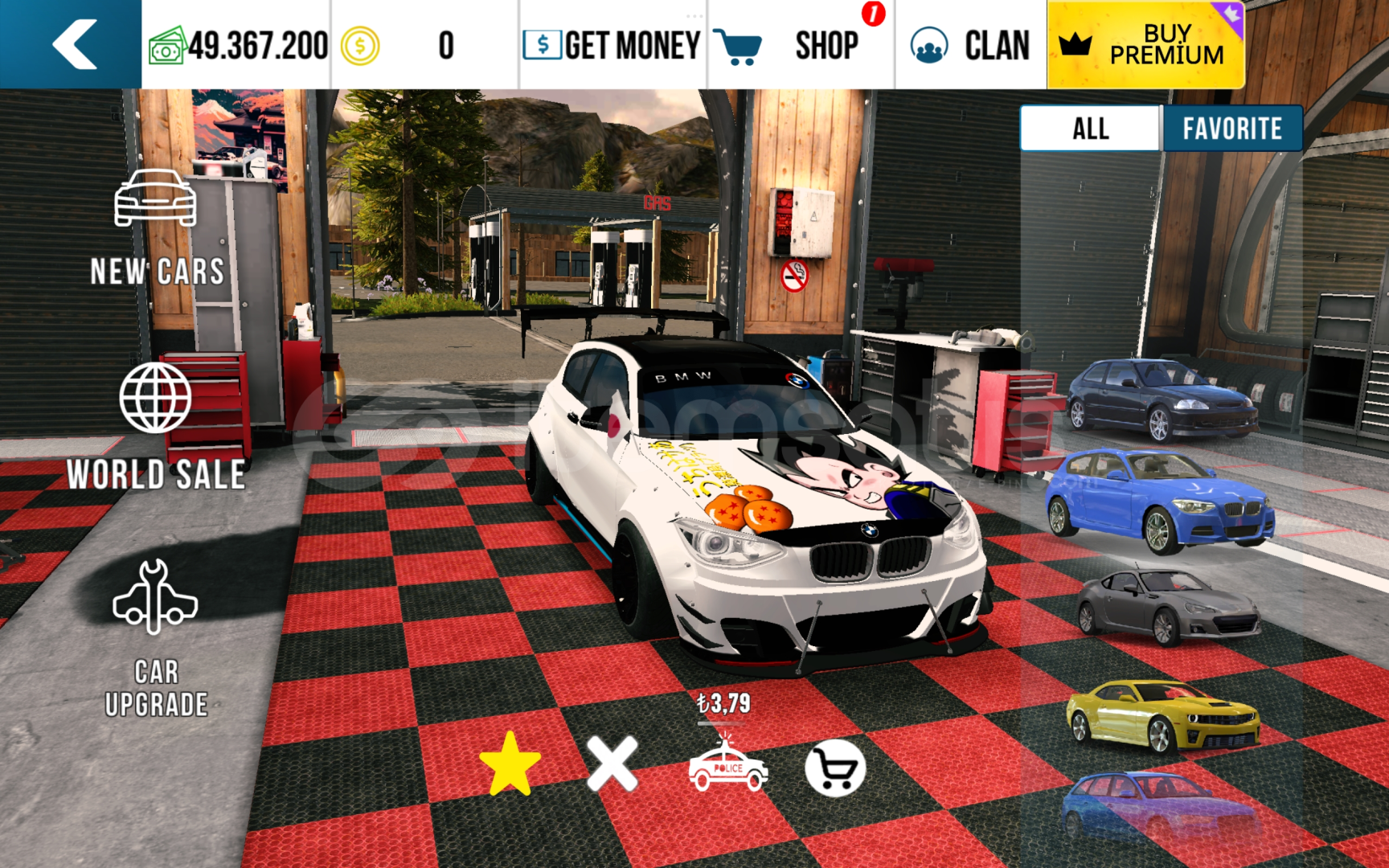Screen dimensions: 1389x868
Task: Buy the police car option
Action: pos(727,765)
